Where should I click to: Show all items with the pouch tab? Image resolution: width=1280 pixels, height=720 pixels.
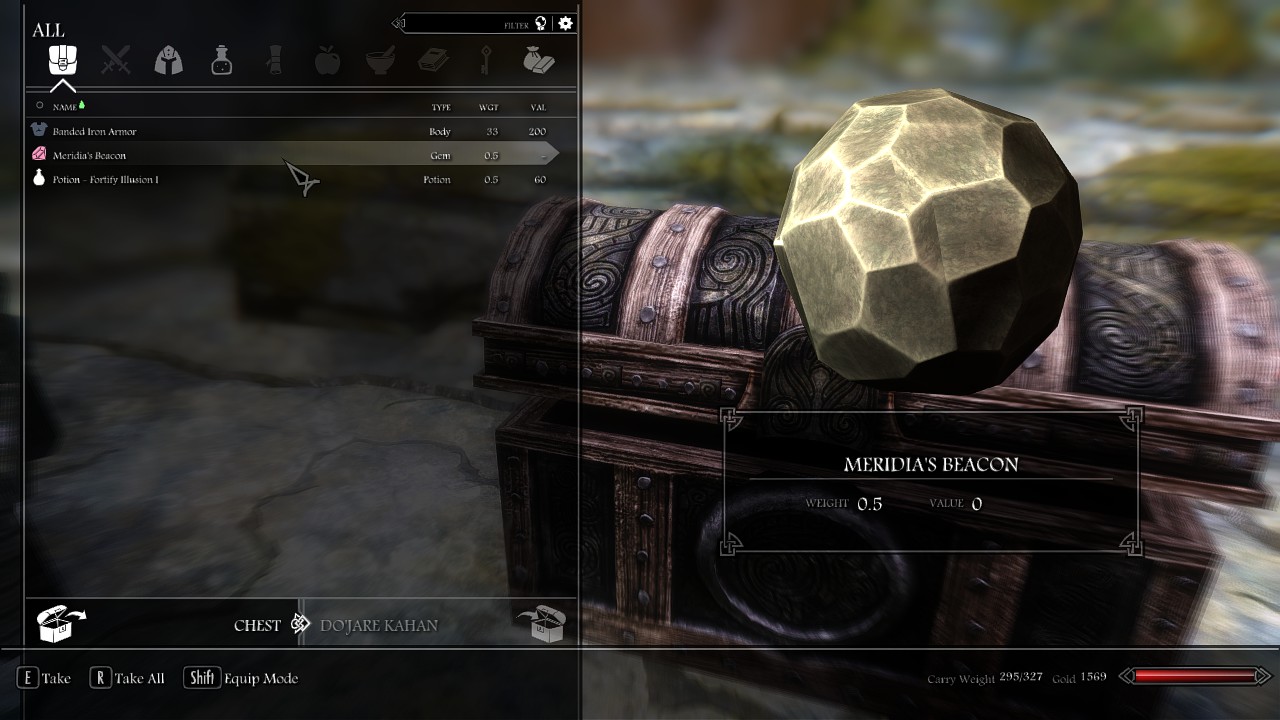(63, 60)
